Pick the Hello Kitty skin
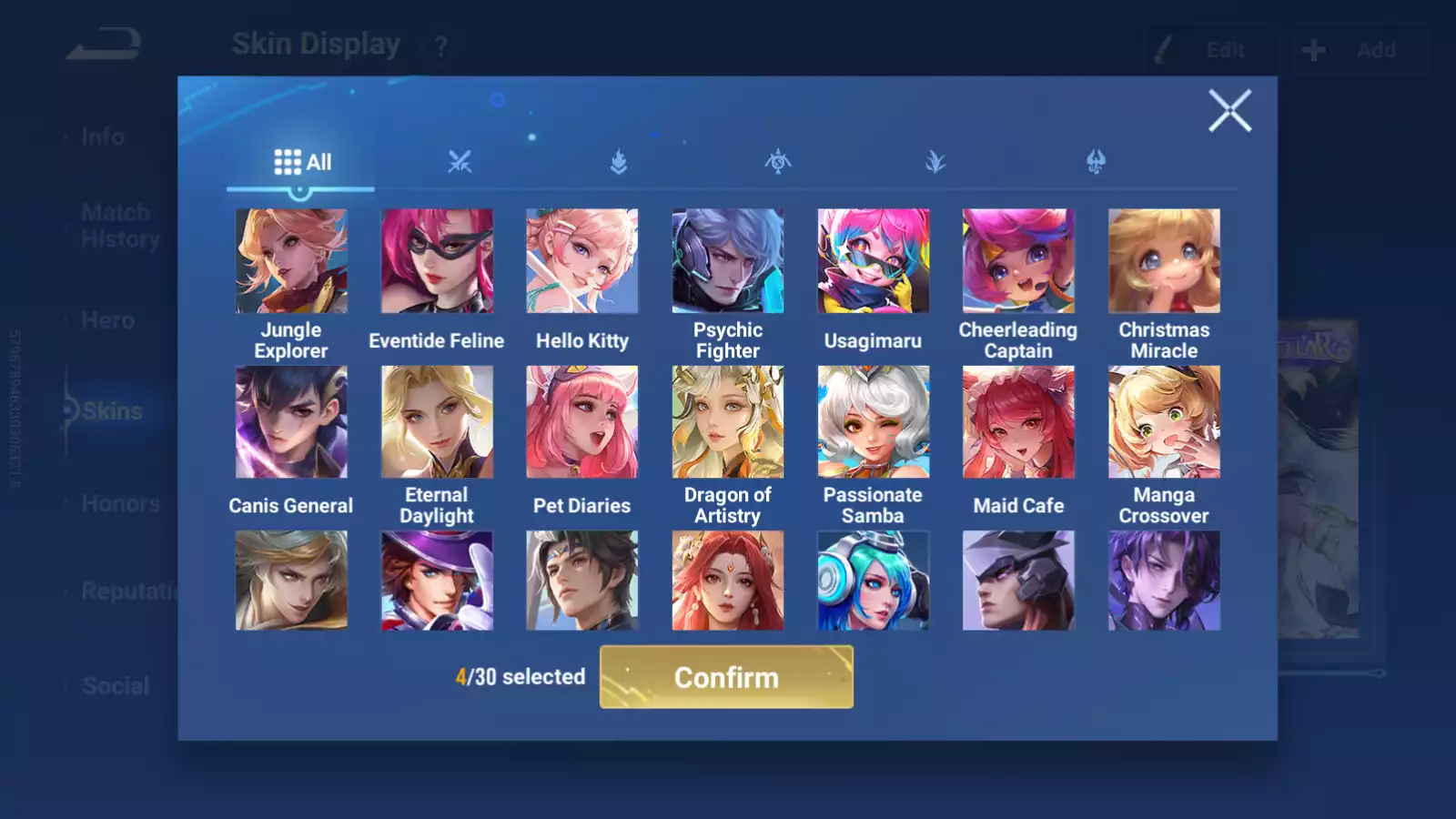 pyautogui.click(x=582, y=261)
